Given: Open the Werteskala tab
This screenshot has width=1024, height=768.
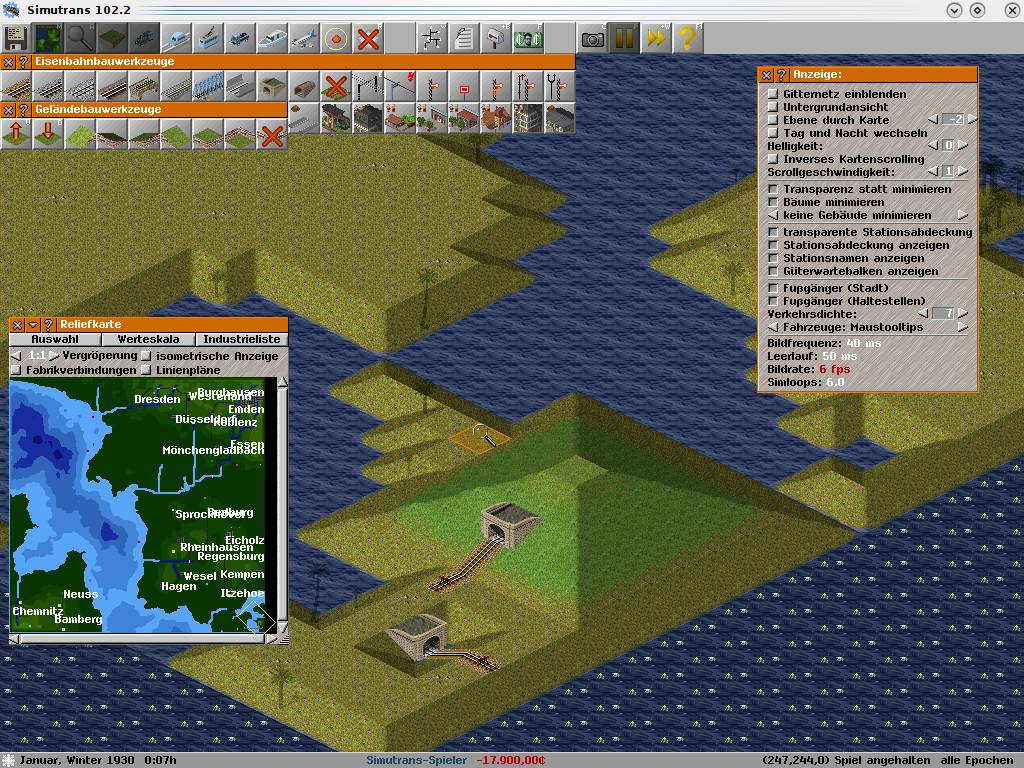Looking at the screenshot, I should pos(148,339).
